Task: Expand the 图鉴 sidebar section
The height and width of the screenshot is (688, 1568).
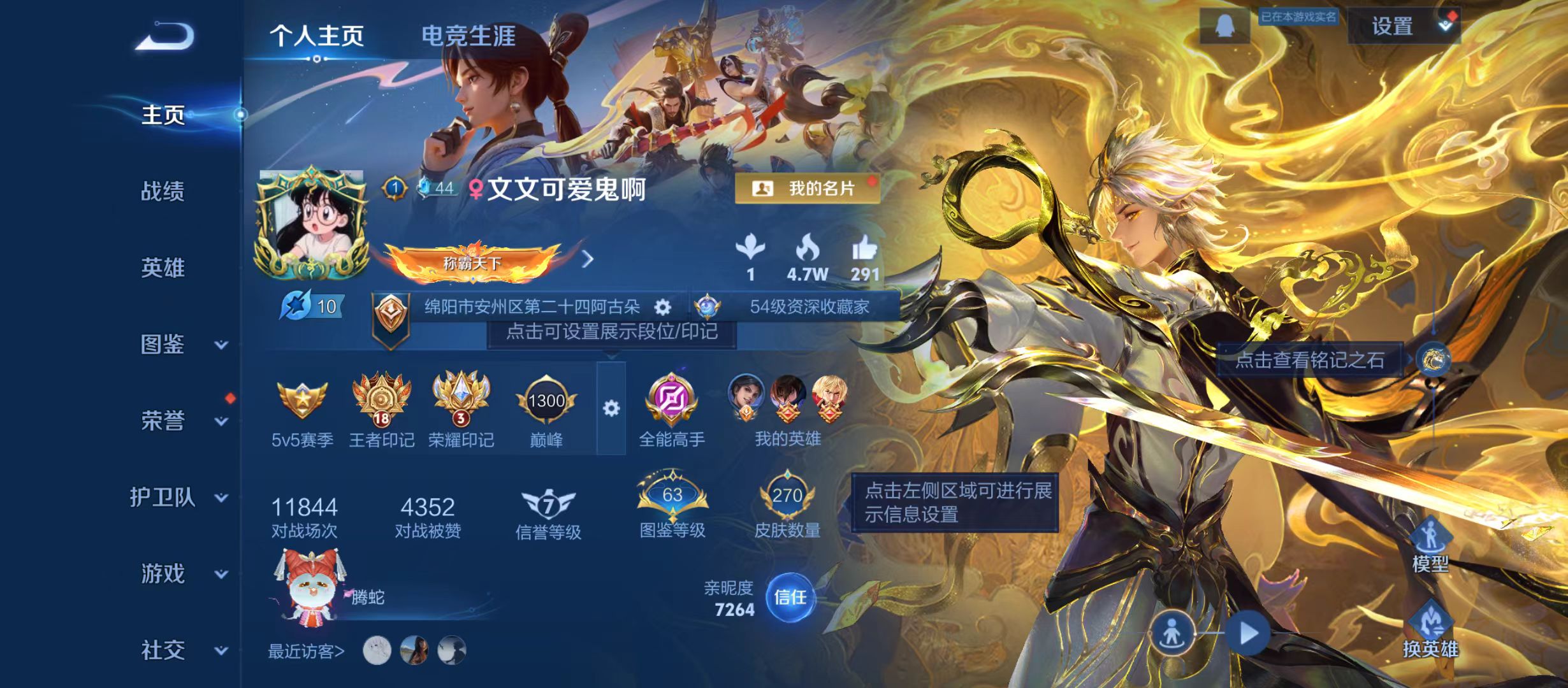Action: pos(164,344)
